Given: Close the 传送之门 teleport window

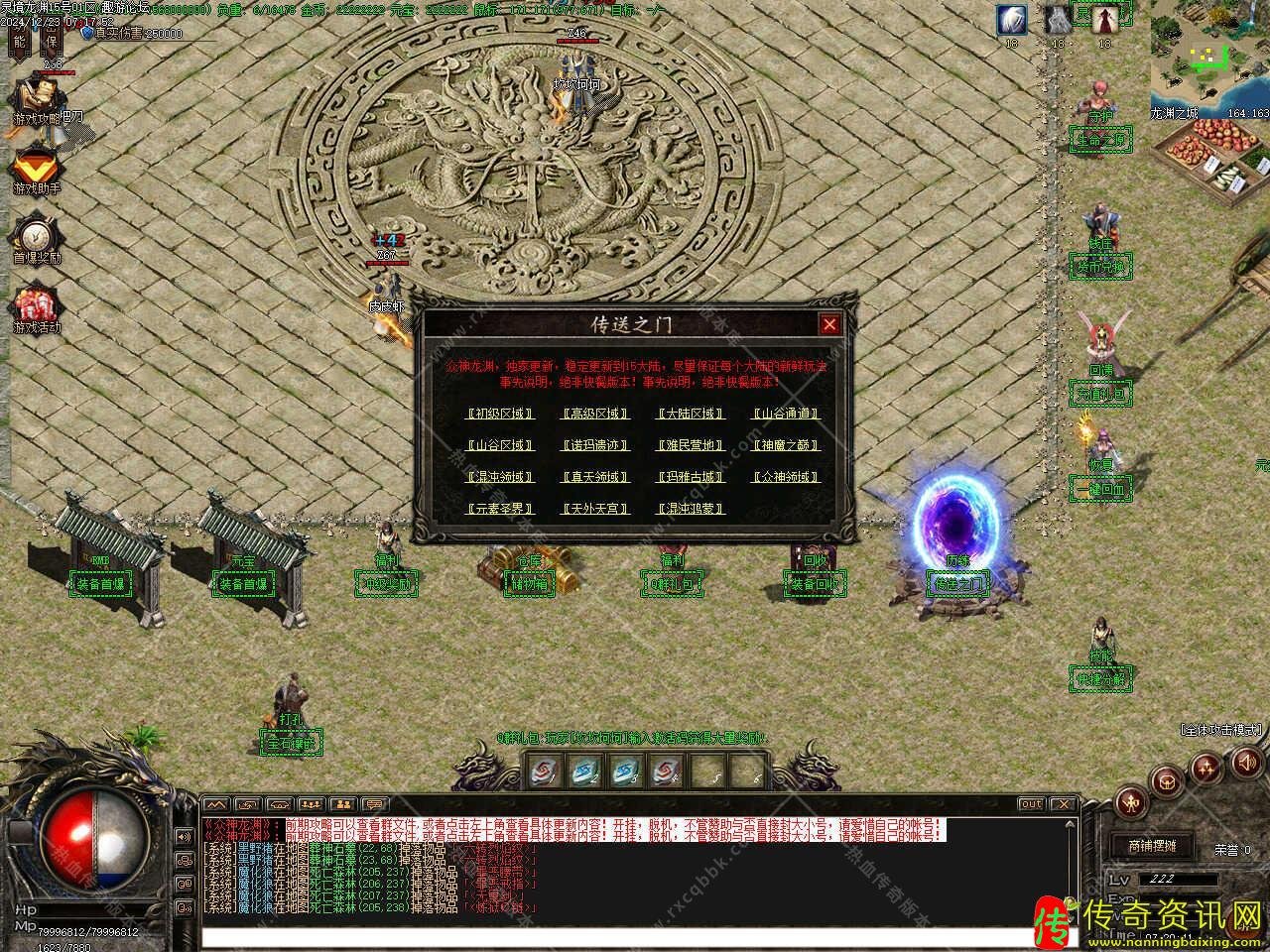Looking at the screenshot, I should [829, 324].
